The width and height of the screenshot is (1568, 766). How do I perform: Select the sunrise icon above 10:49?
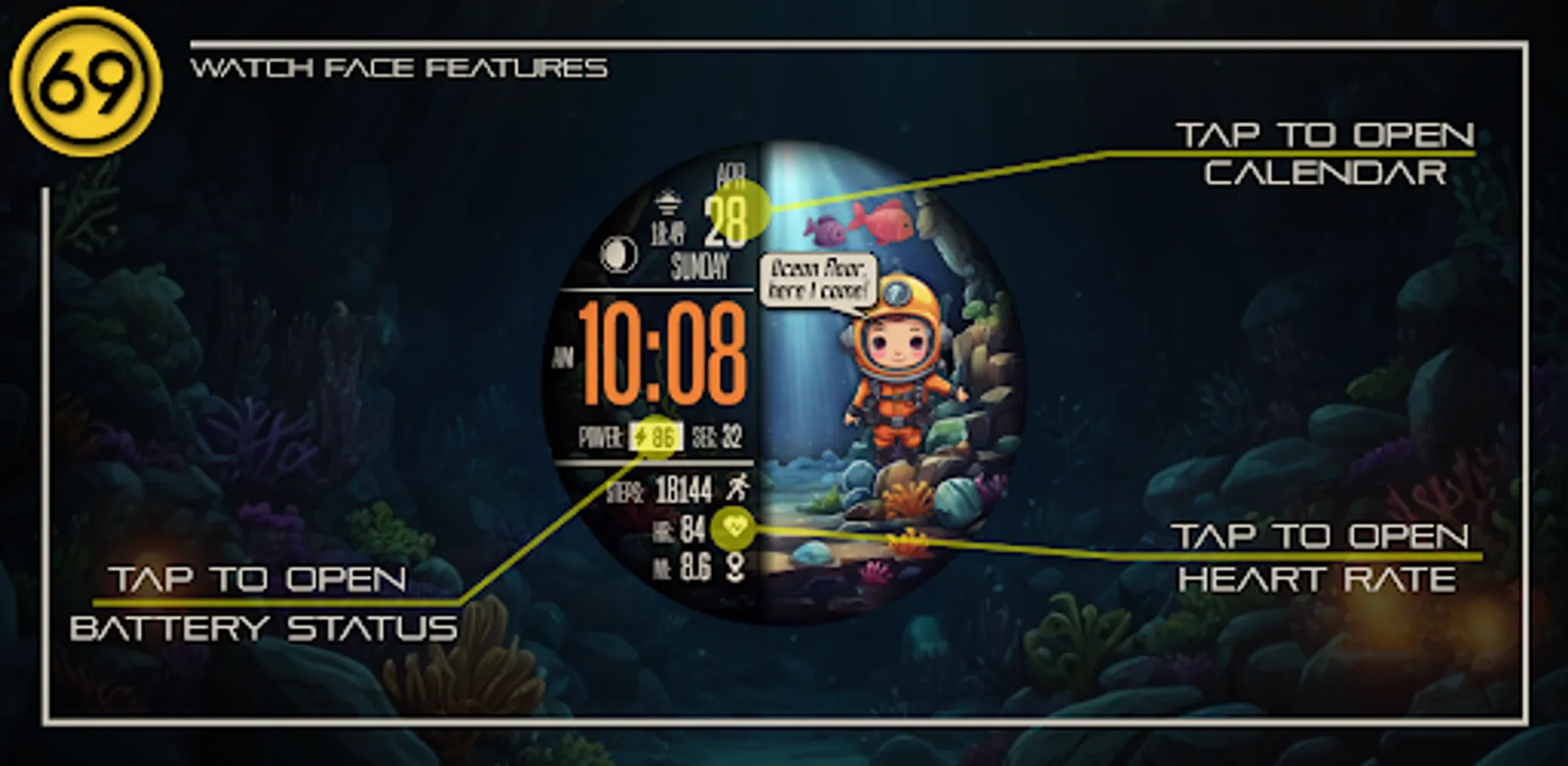point(668,202)
